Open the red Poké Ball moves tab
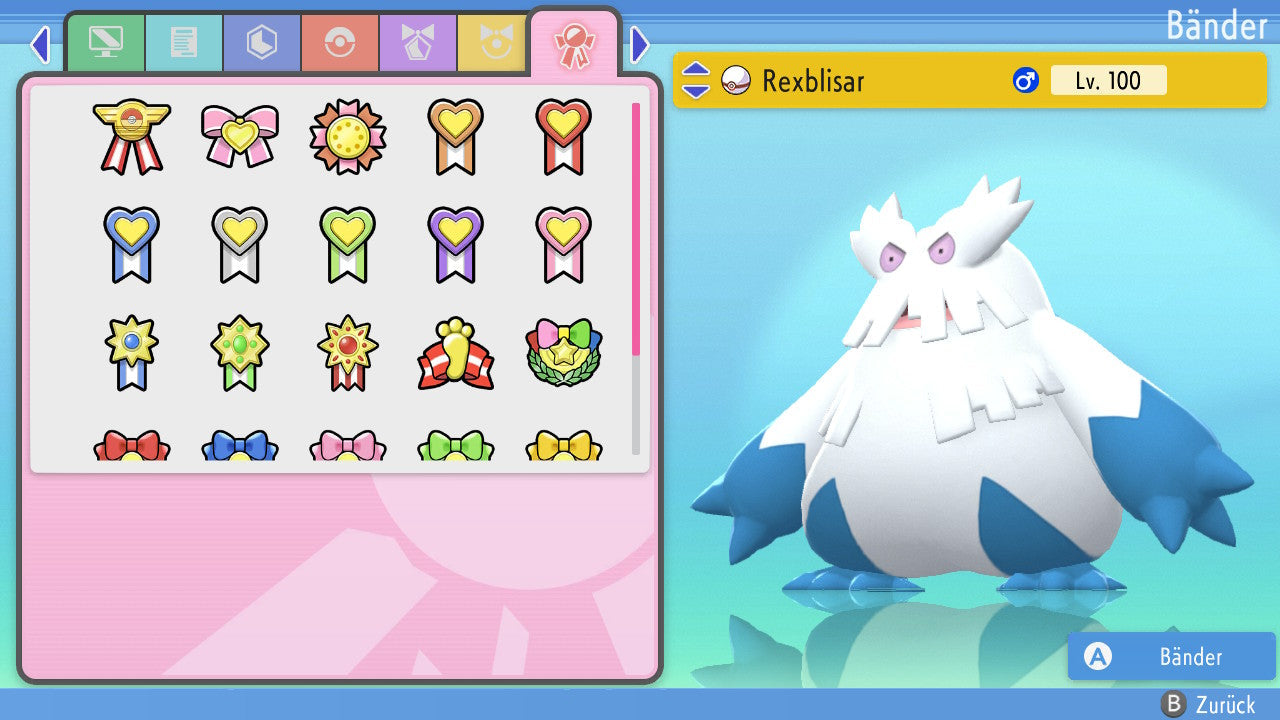Screen dimensions: 1280x720 tap(339, 43)
